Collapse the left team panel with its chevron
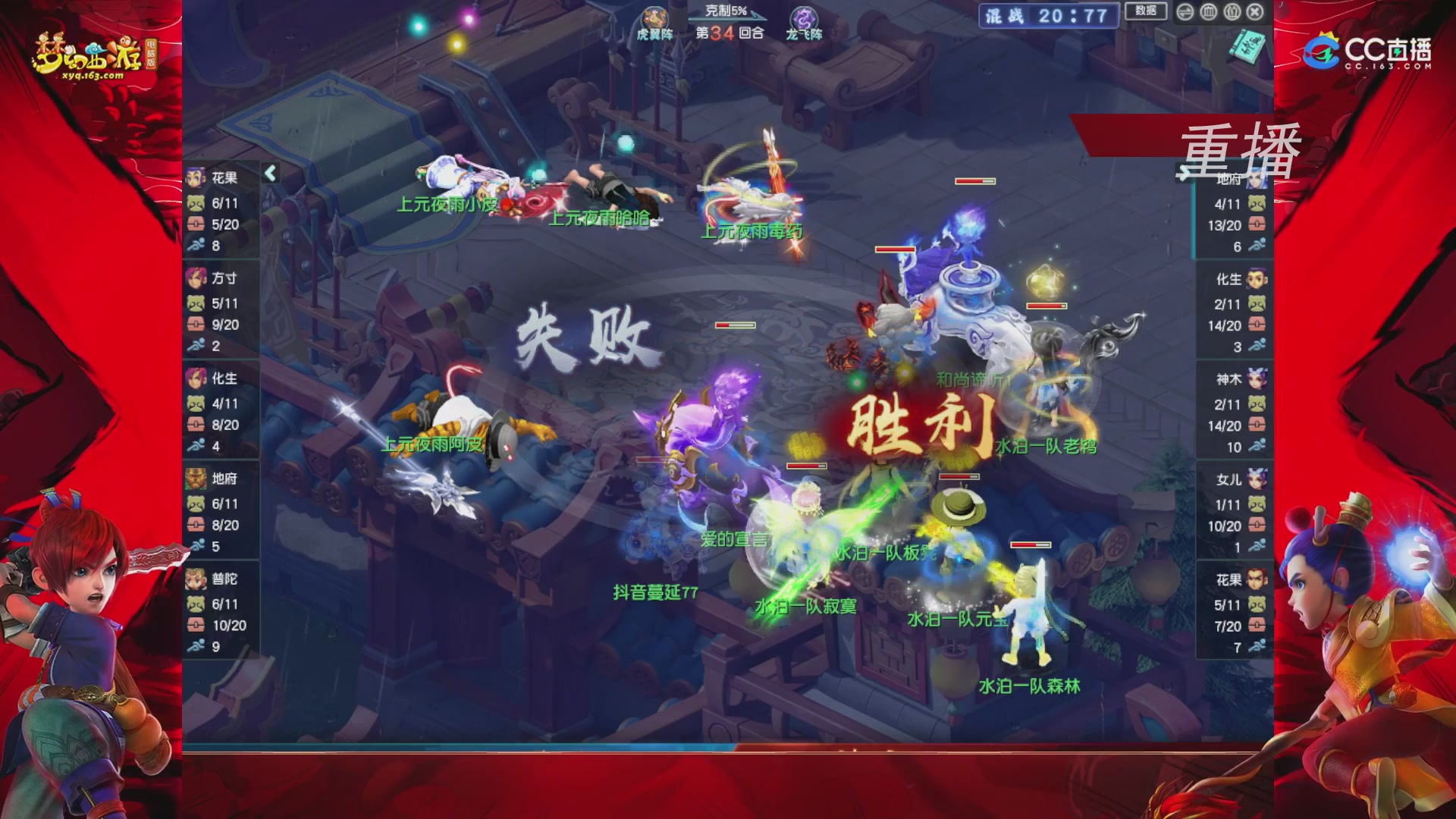The width and height of the screenshot is (1456, 819). tap(271, 172)
